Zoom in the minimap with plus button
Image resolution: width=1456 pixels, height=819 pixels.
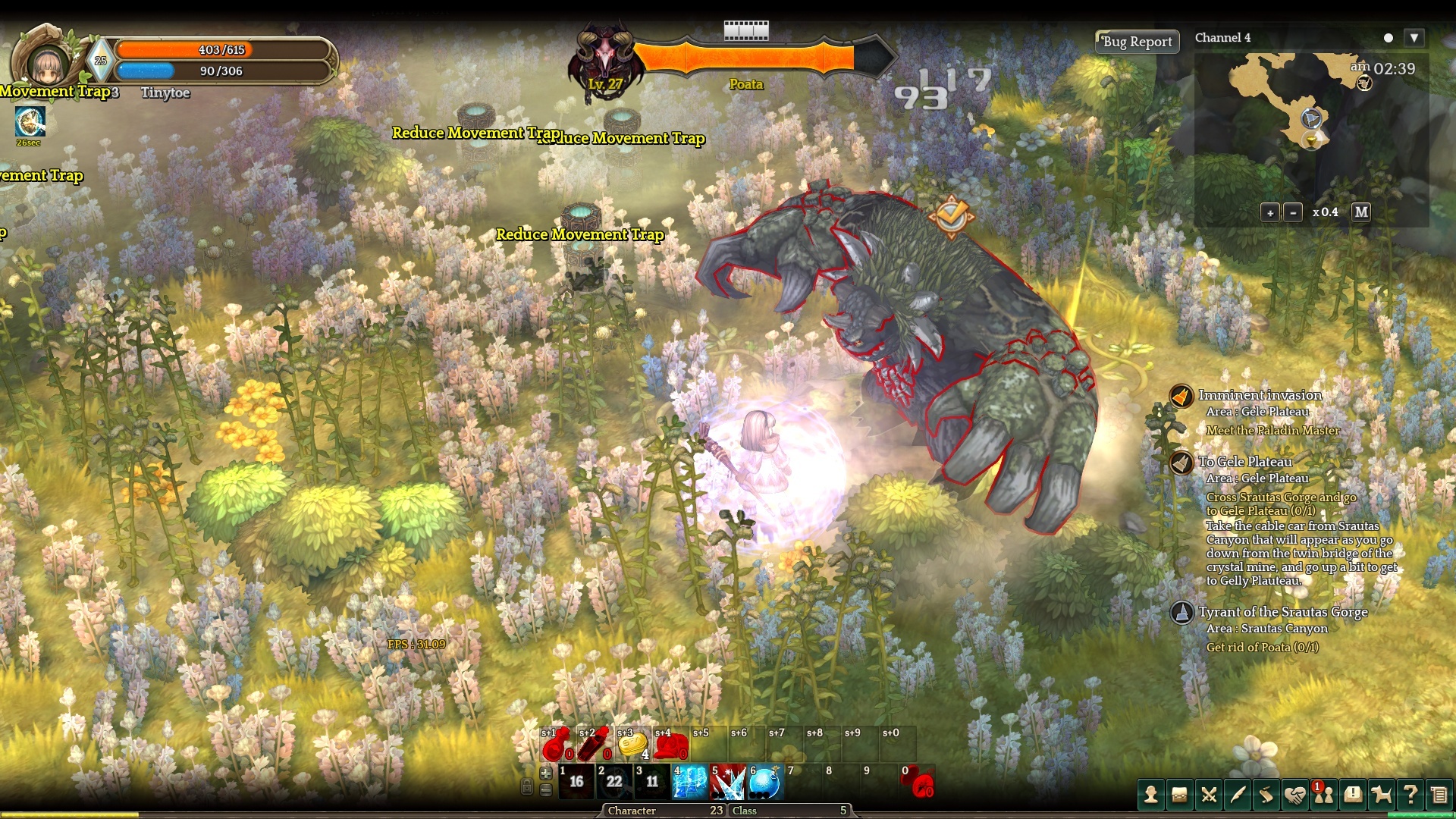(1270, 212)
